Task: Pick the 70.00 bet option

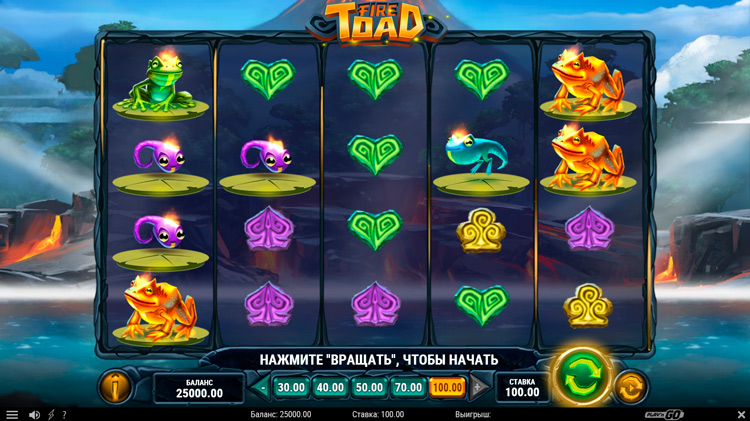Action: pyautogui.click(x=408, y=387)
